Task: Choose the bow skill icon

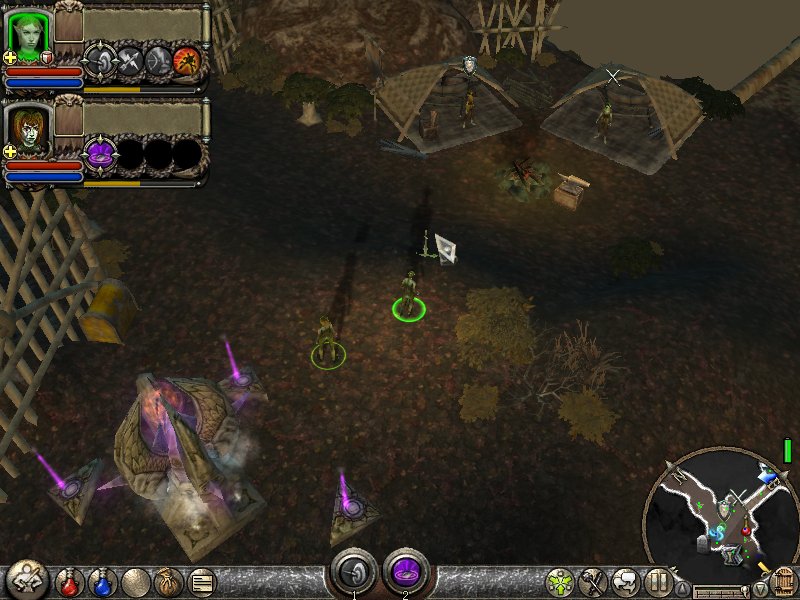Action: click(158, 61)
